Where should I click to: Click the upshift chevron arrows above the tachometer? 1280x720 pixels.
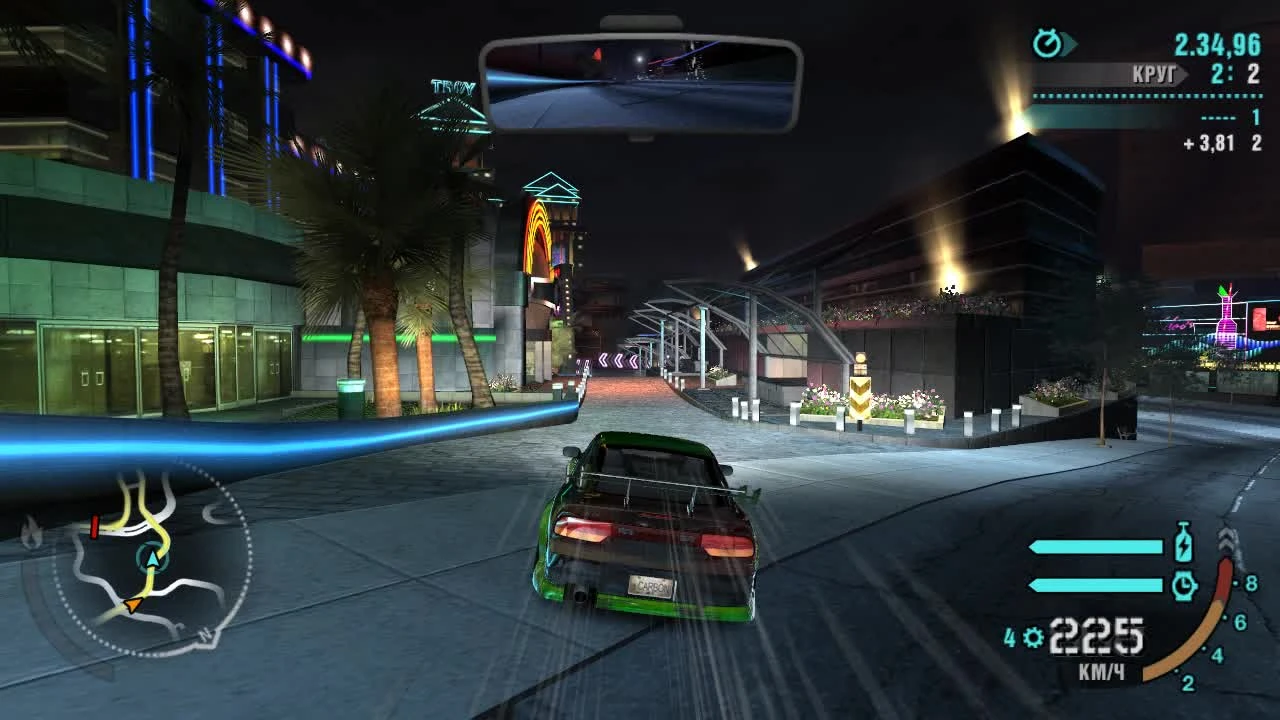coord(1227,539)
